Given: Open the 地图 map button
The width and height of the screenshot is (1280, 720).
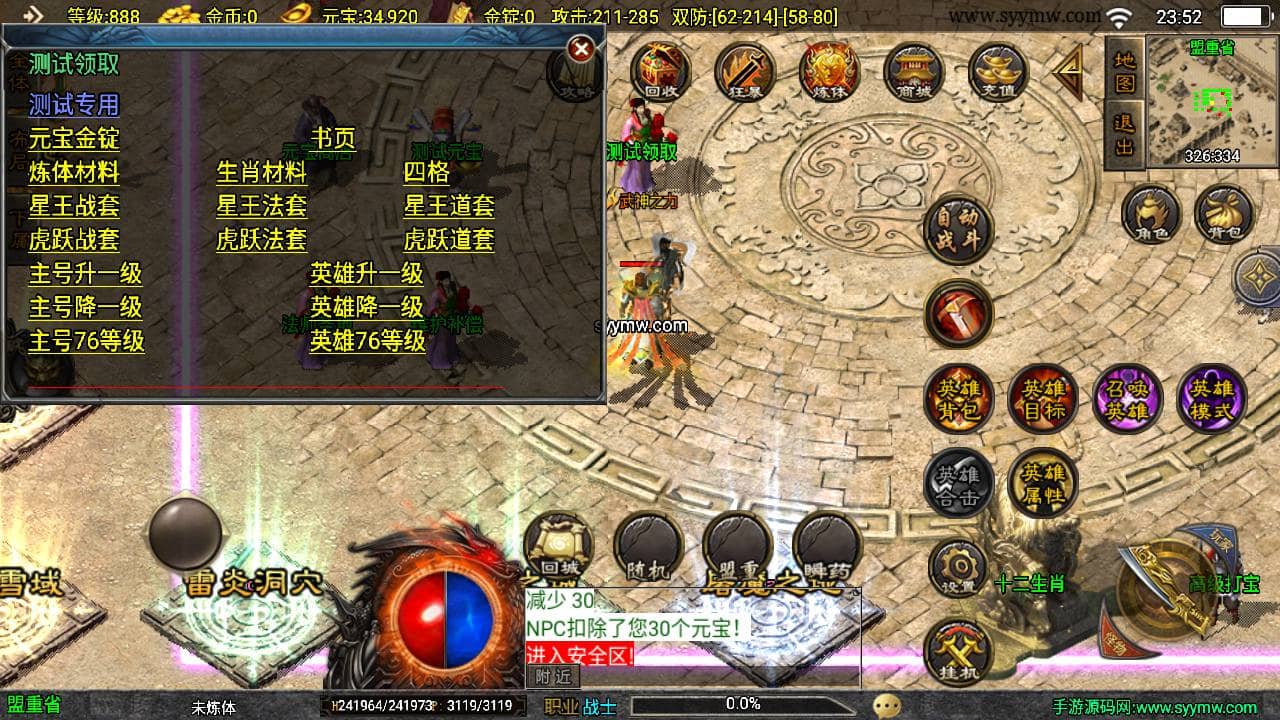Looking at the screenshot, I should [x=1125, y=72].
